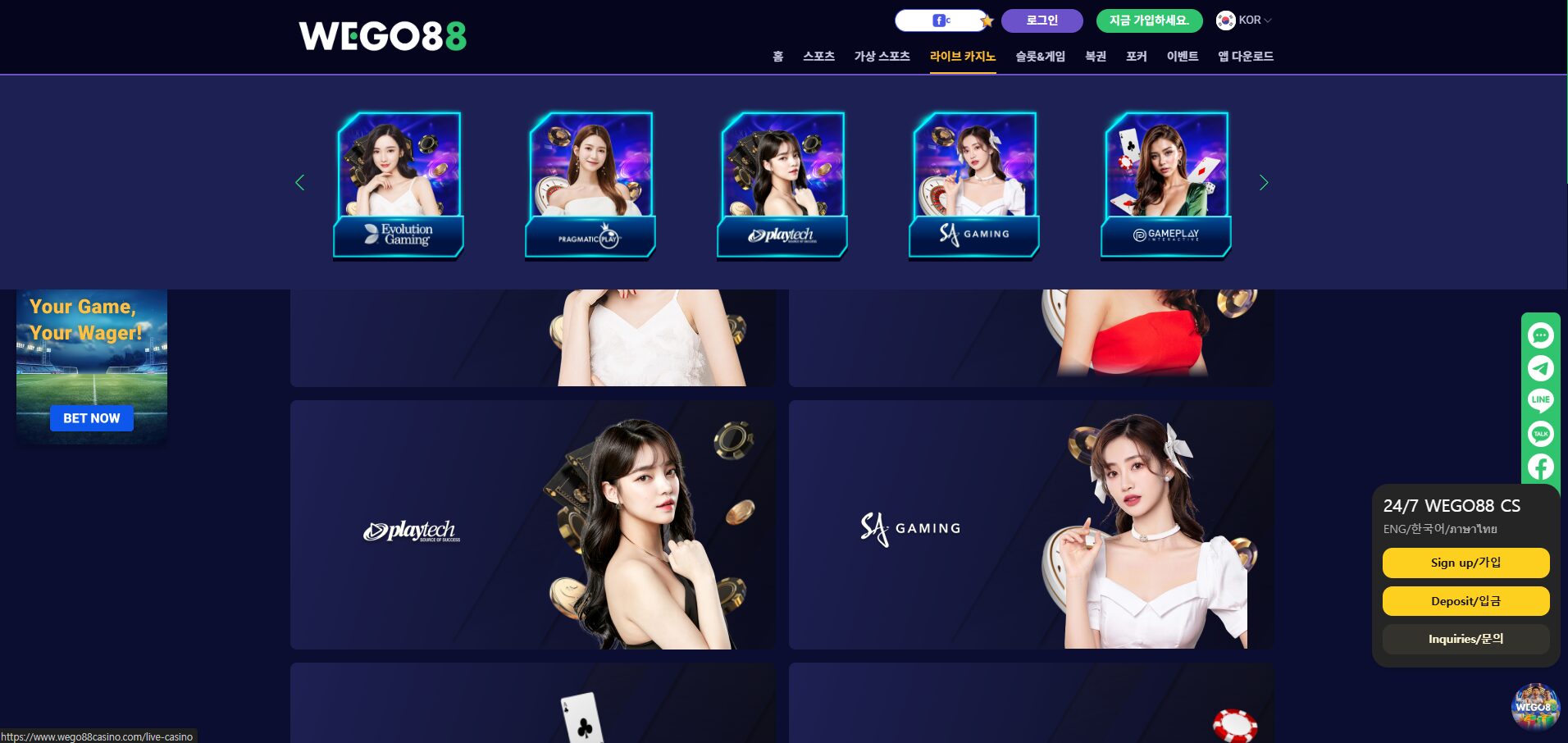Screen dimensions: 1568x743
Task: Open the Live Casino navigation tab
Action: (x=962, y=57)
